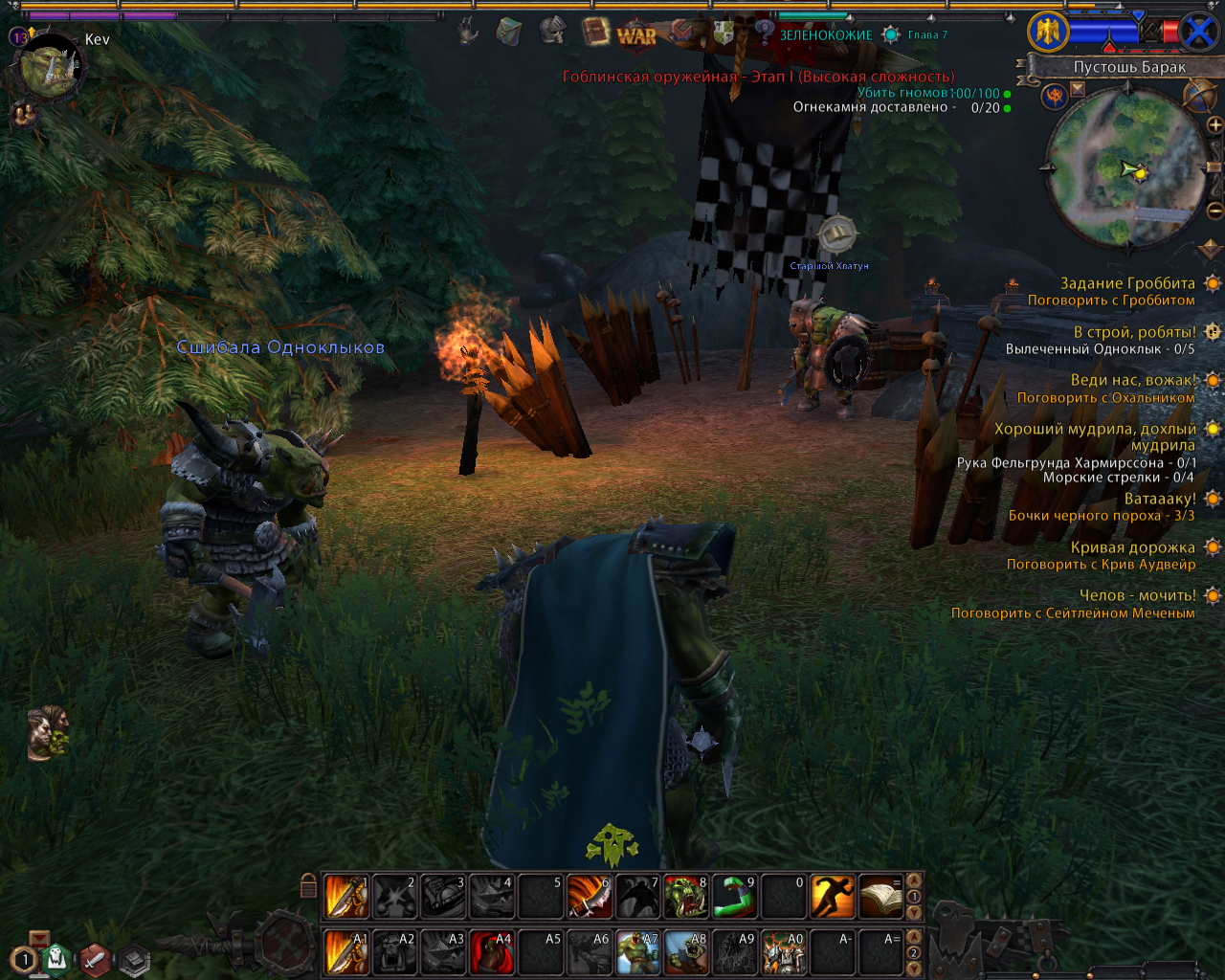Click the Челов - мочить! quest entry
The height and width of the screenshot is (980, 1225).
tap(1137, 595)
